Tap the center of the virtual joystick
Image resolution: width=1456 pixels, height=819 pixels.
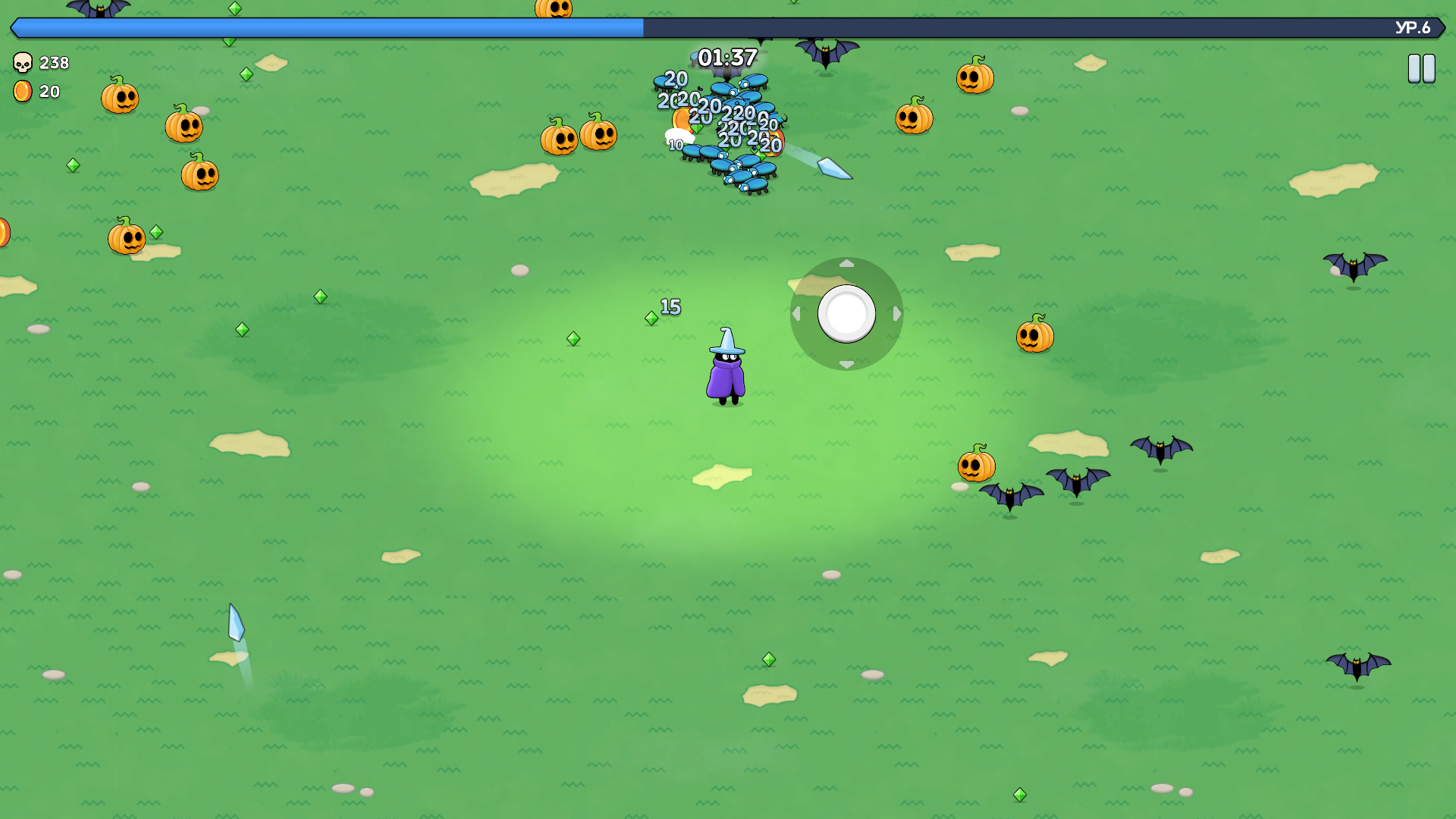point(847,313)
